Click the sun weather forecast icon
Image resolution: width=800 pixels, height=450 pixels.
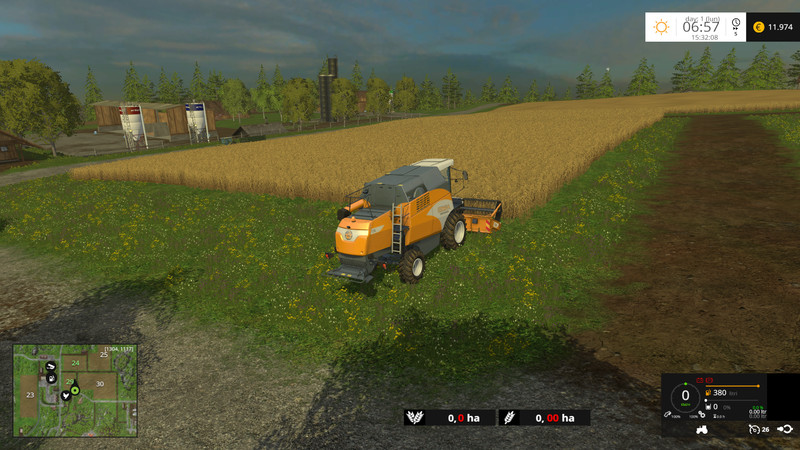[661, 27]
